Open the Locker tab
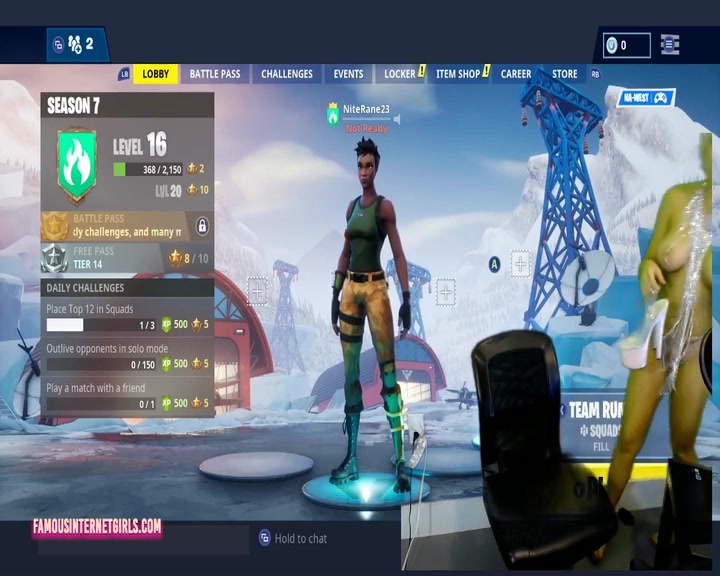The height and width of the screenshot is (576, 720). tap(400, 74)
